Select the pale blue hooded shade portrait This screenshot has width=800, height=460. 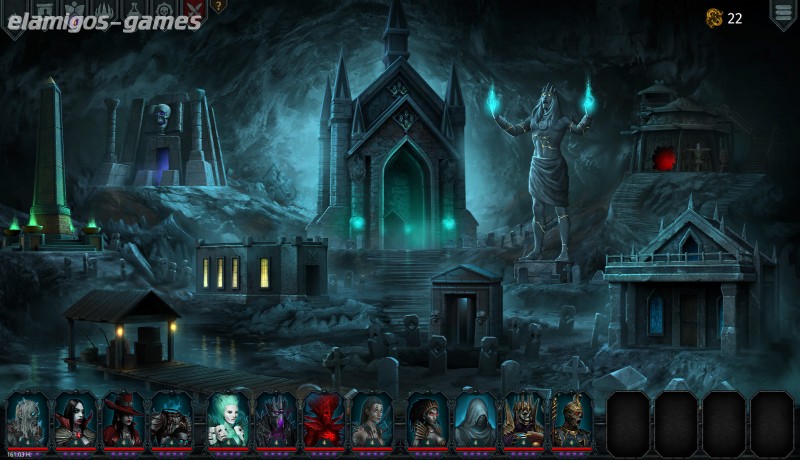pyautogui.click(x=475, y=418)
